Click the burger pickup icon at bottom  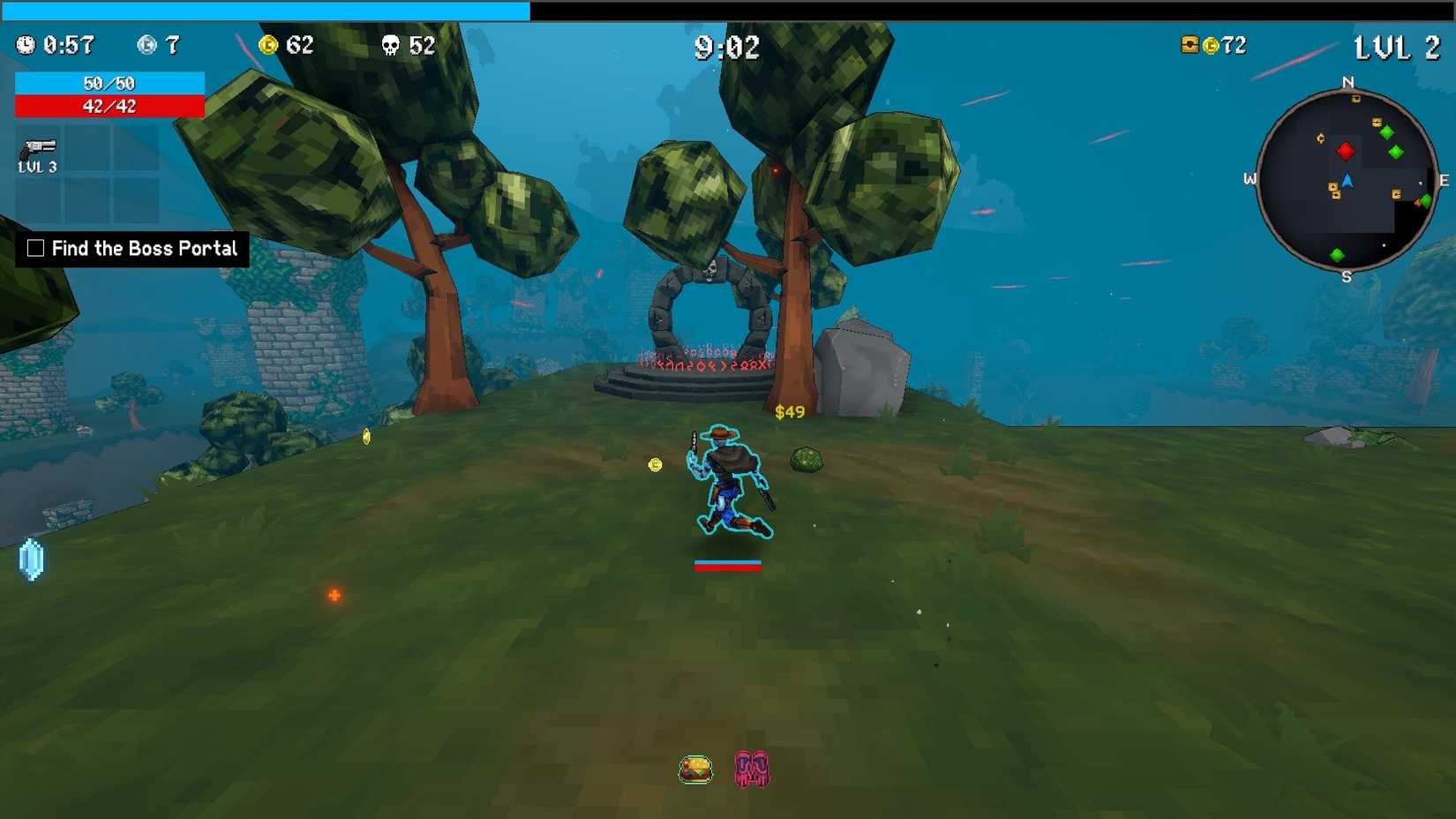tap(694, 769)
